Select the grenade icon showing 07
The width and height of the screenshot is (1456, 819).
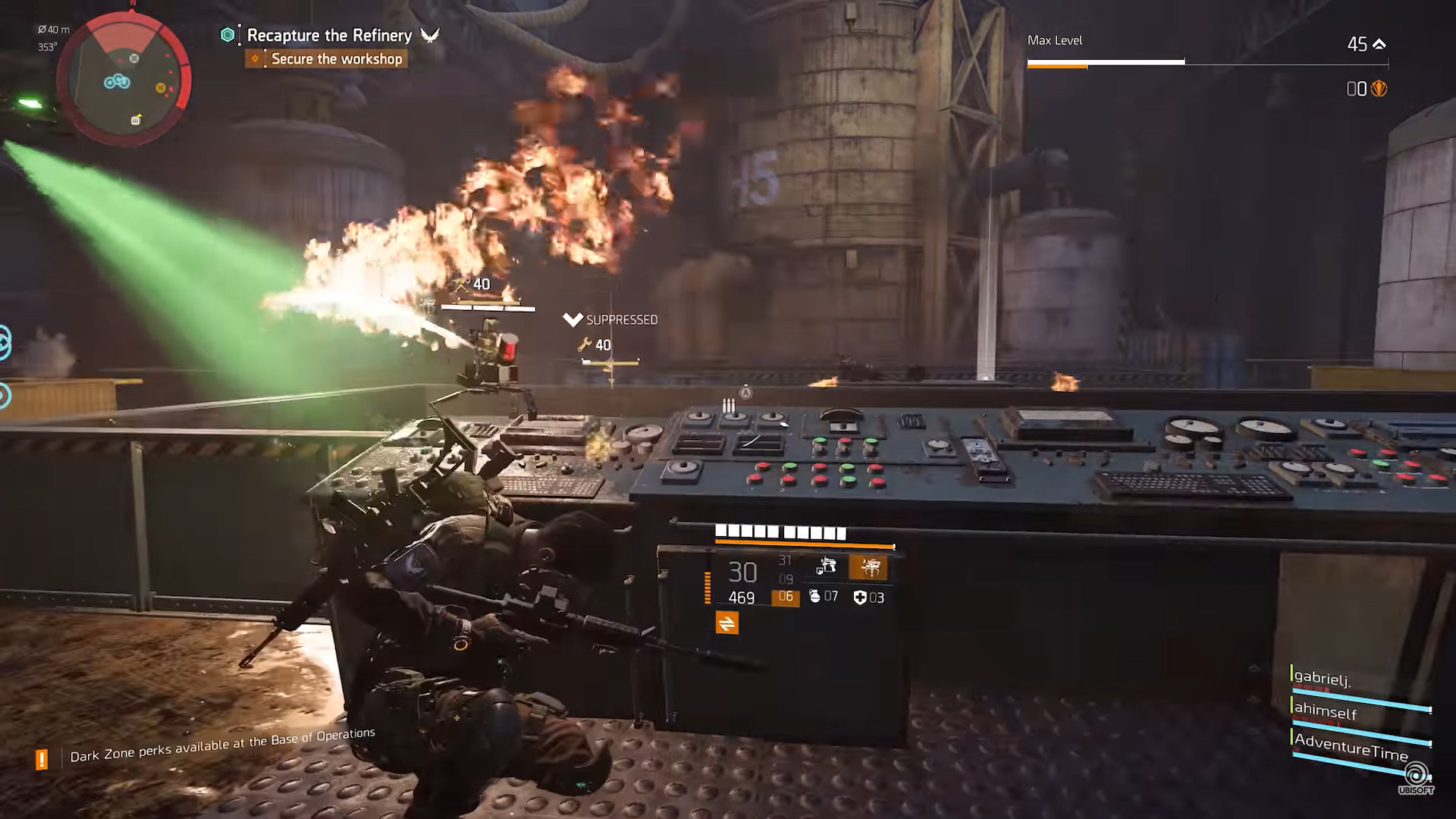tap(816, 598)
